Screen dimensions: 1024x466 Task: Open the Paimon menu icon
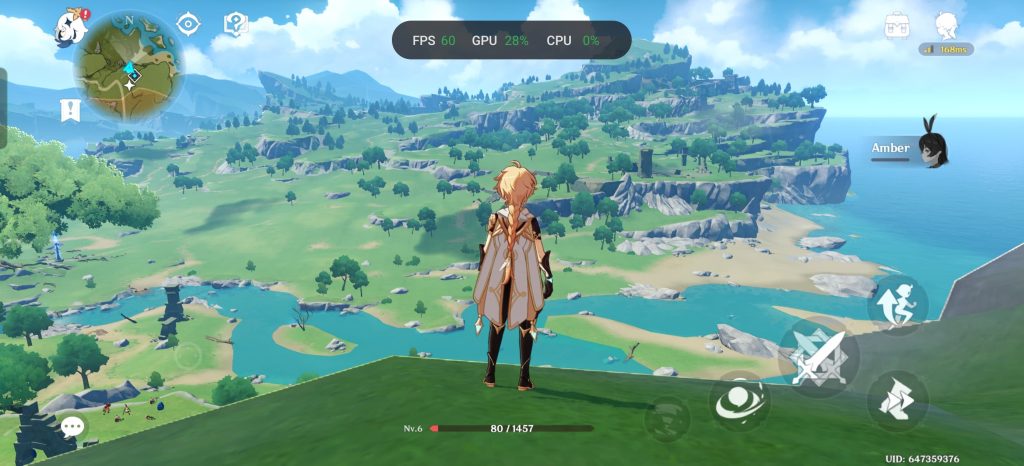(x=71, y=24)
